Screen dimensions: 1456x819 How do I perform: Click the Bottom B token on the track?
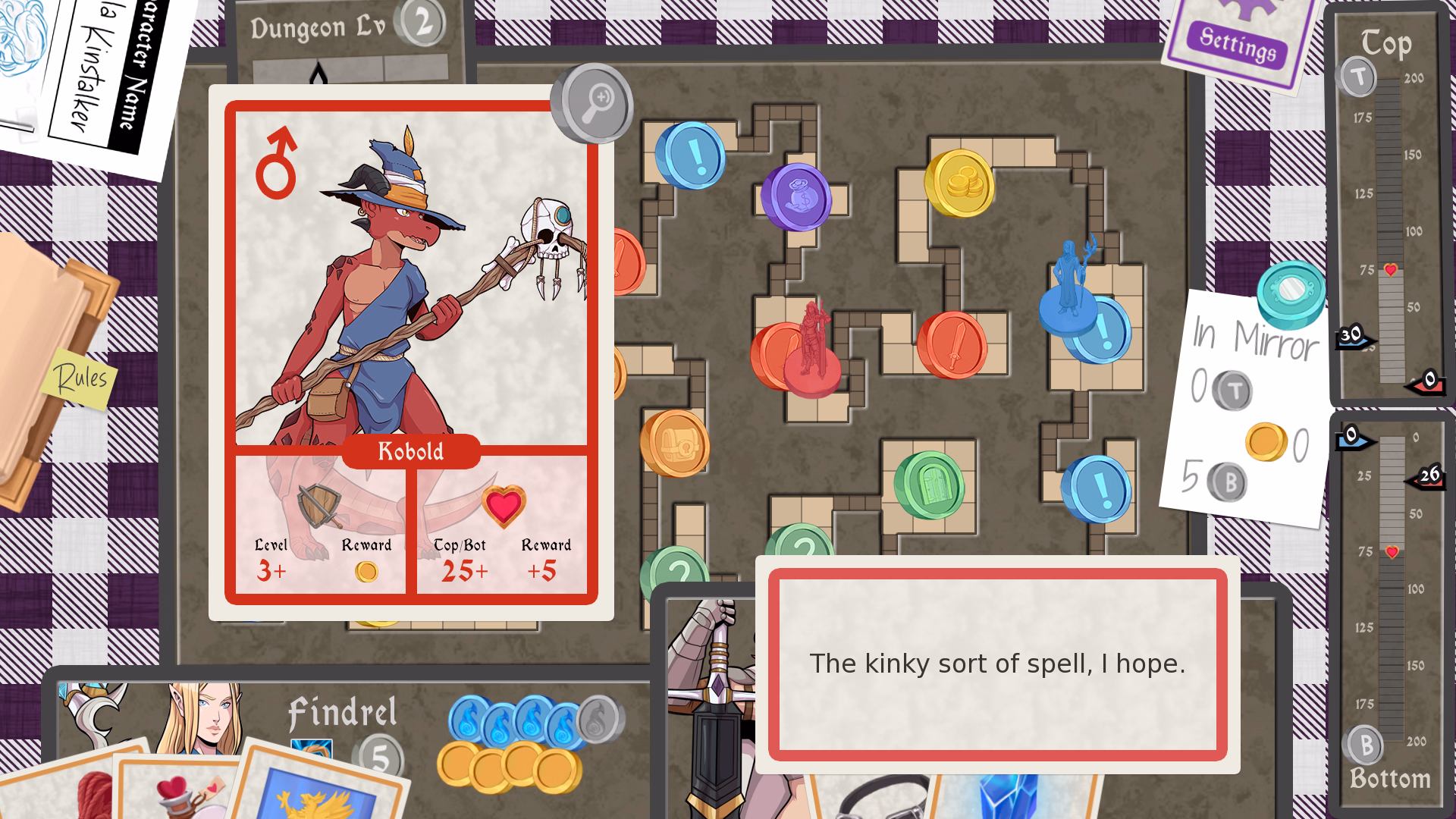tap(1365, 745)
